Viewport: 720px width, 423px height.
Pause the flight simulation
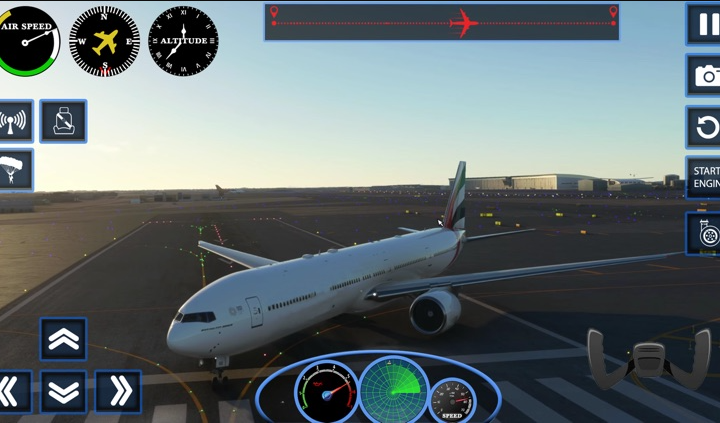tap(705, 24)
